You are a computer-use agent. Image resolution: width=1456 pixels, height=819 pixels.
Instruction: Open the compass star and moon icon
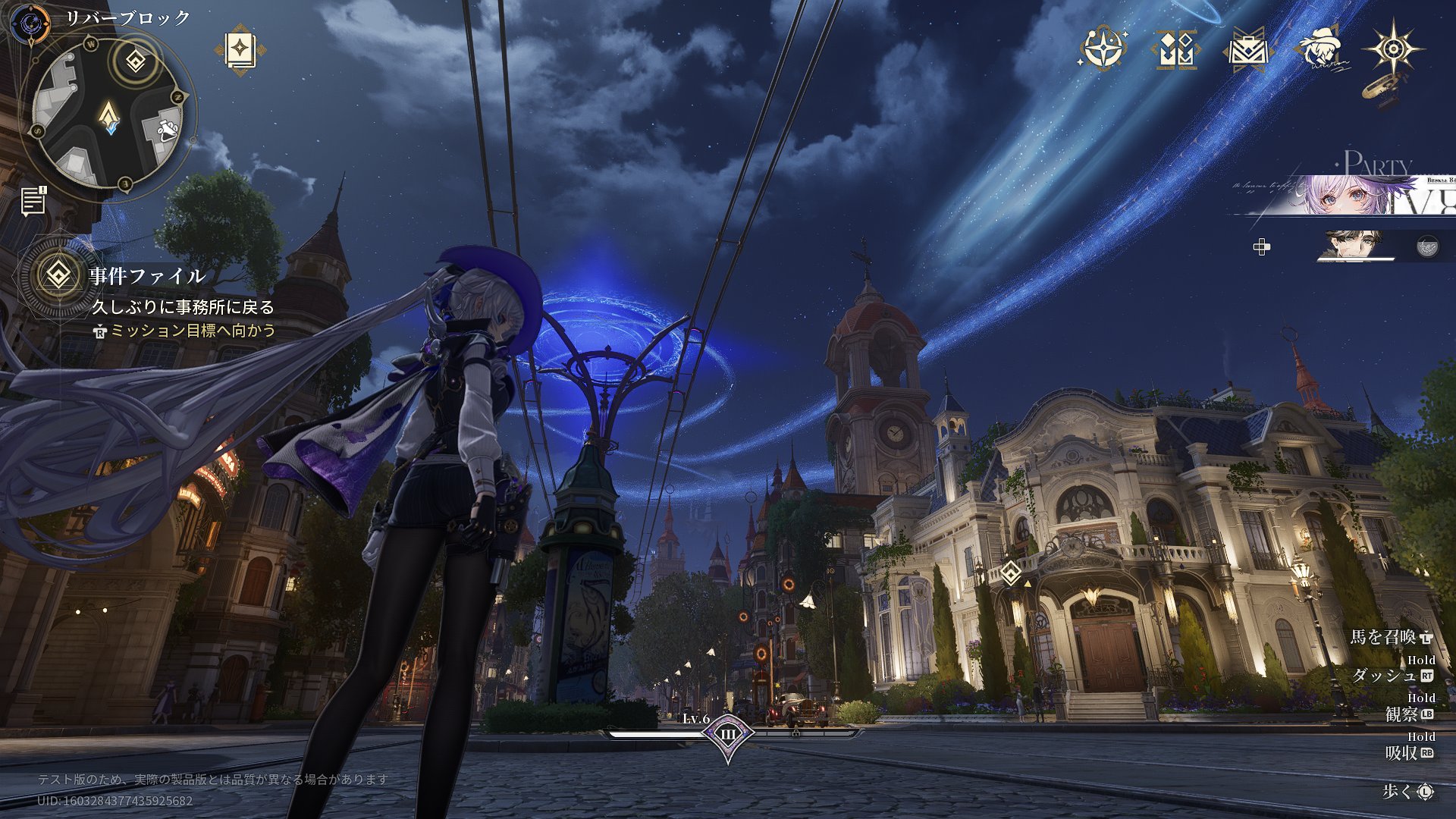[1101, 49]
